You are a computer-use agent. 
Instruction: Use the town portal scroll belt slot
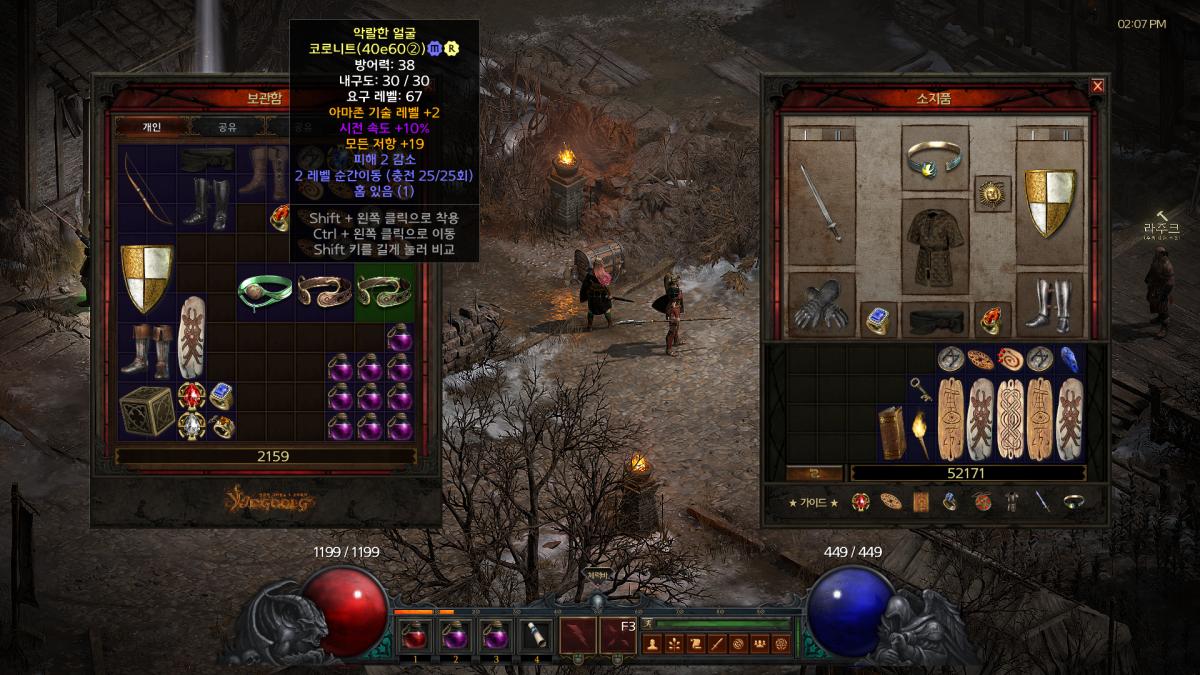tap(535, 635)
